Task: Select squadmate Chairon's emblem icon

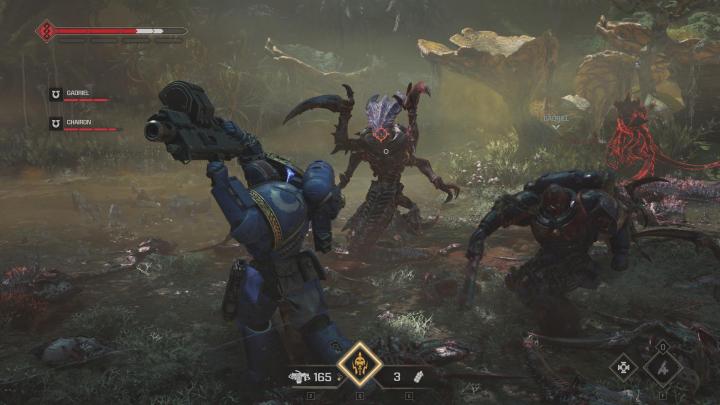Action: [55, 122]
